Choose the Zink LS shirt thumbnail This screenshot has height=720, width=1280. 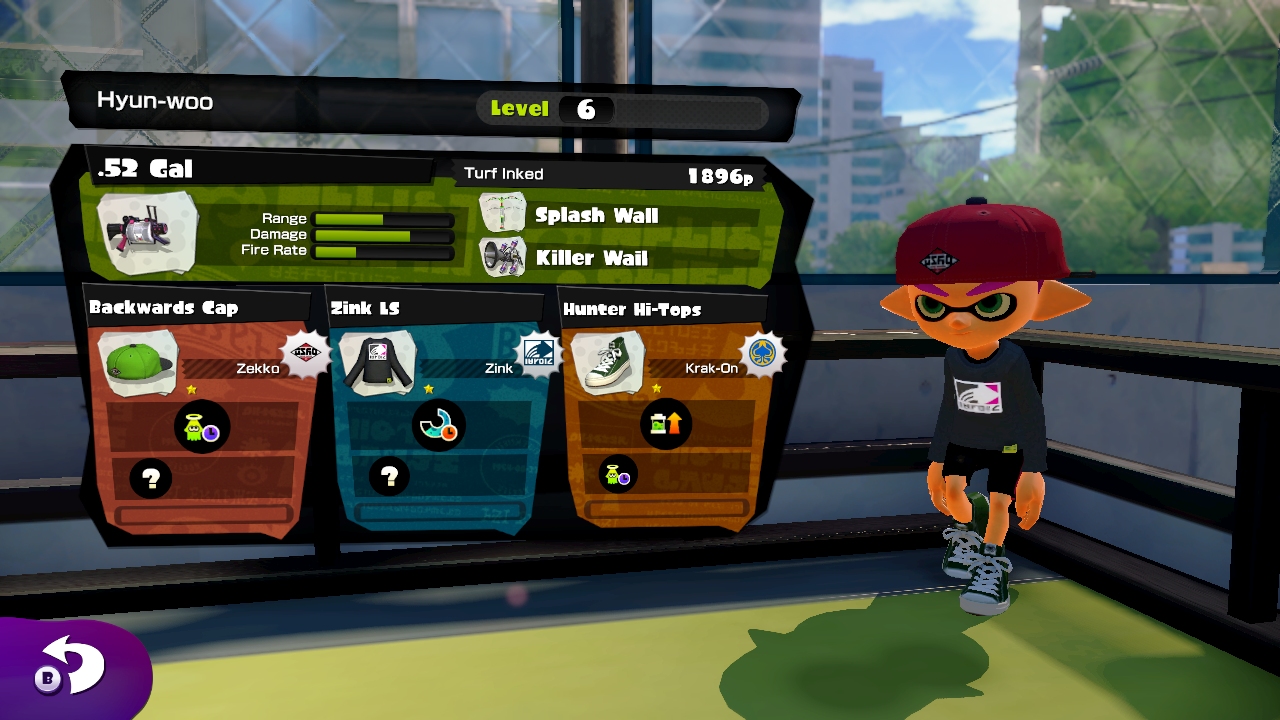pos(377,362)
